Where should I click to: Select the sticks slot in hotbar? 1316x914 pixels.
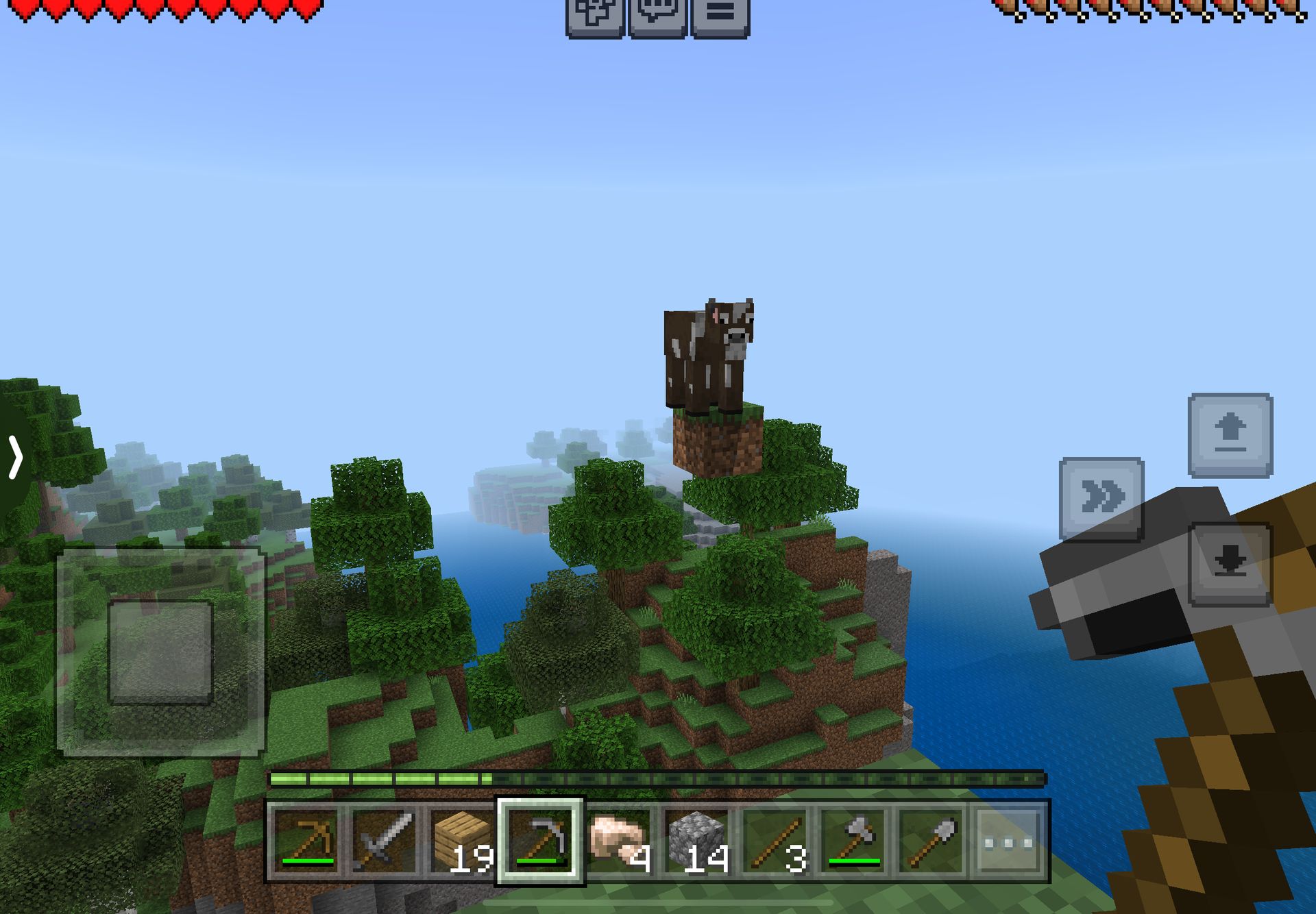click(x=775, y=841)
